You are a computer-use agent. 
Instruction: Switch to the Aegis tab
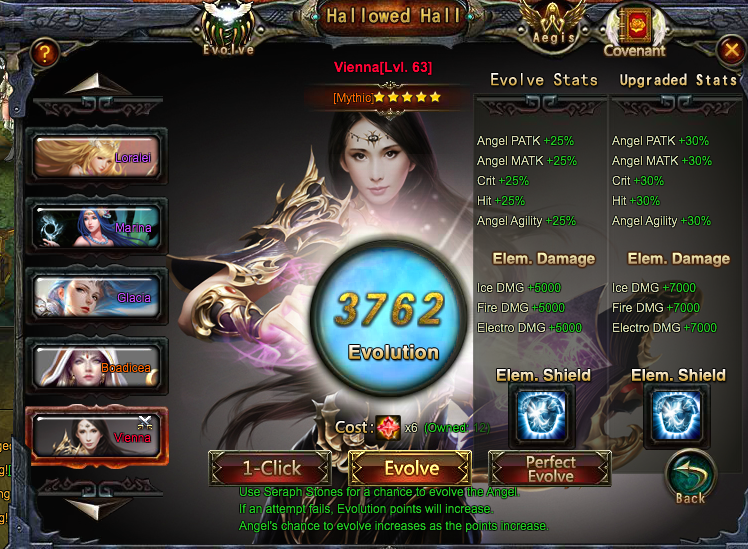click(x=553, y=25)
